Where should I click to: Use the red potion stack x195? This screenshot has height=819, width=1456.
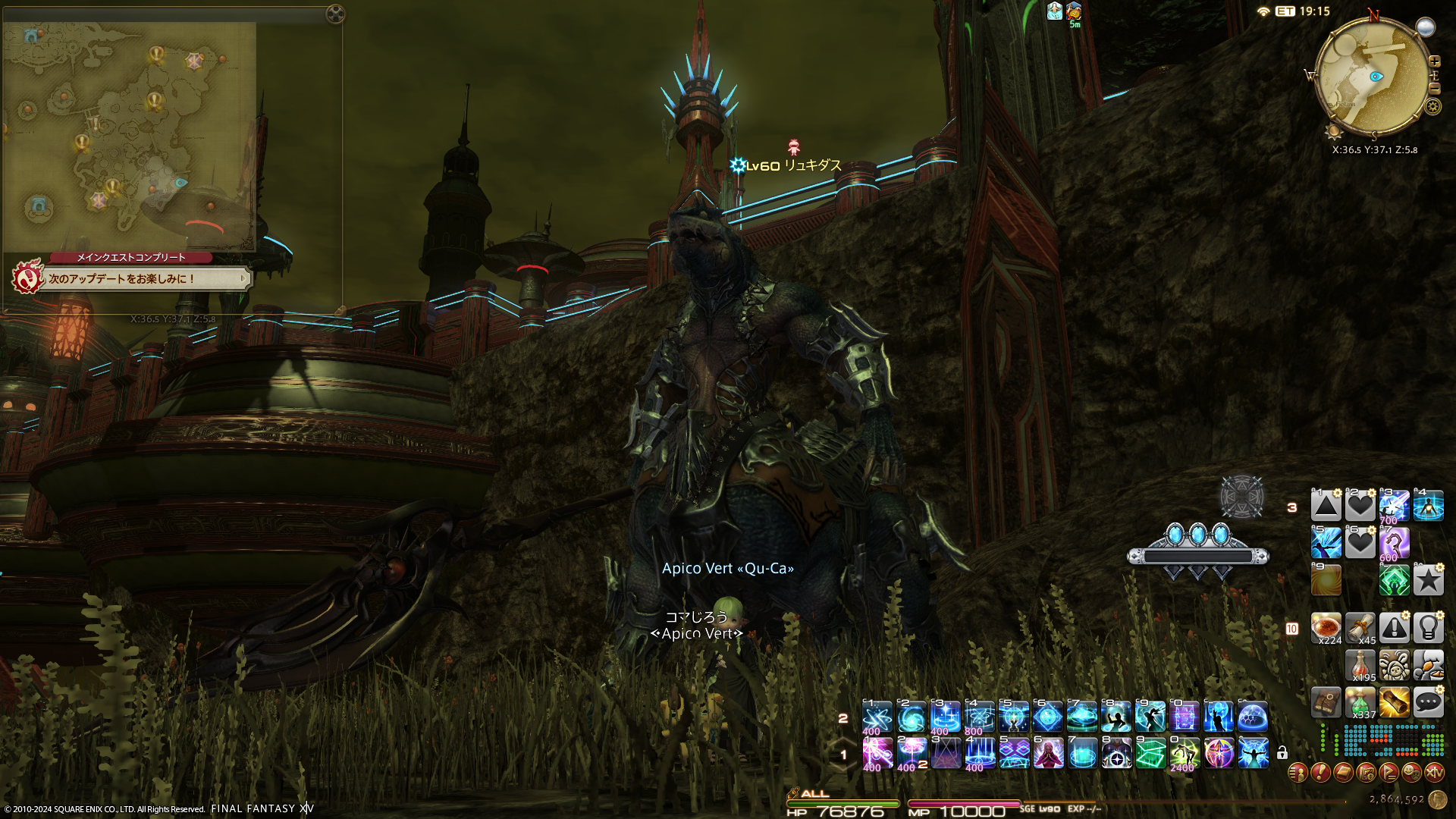(x=1360, y=665)
